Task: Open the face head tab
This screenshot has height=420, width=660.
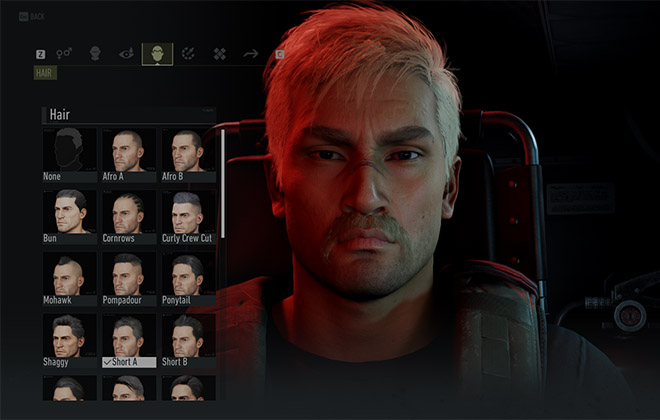Action: (96, 53)
